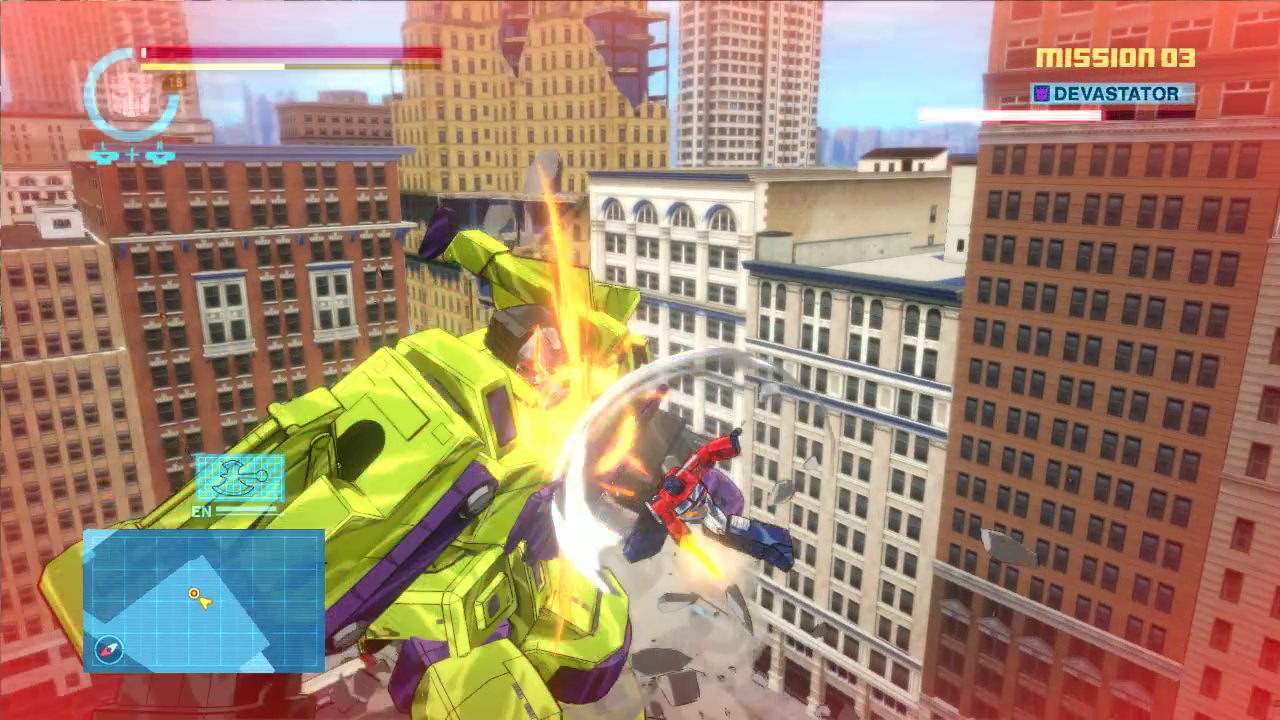The height and width of the screenshot is (720, 1280).
Task: Click the plus symbol between L and R prompts
Action: tap(132, 155)
